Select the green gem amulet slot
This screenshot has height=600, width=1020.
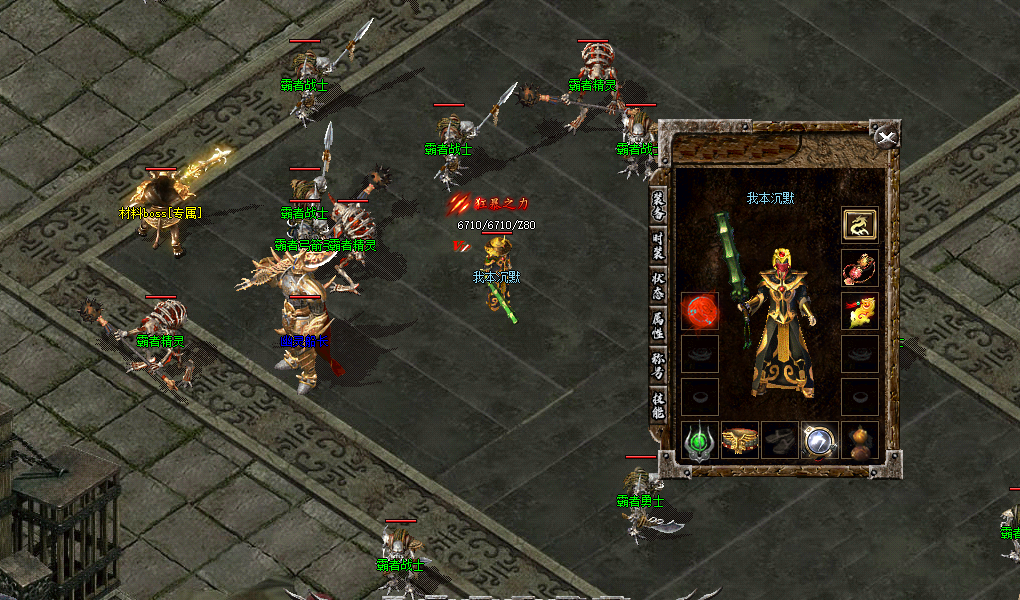pyautogui.click(x=700, y=440)
